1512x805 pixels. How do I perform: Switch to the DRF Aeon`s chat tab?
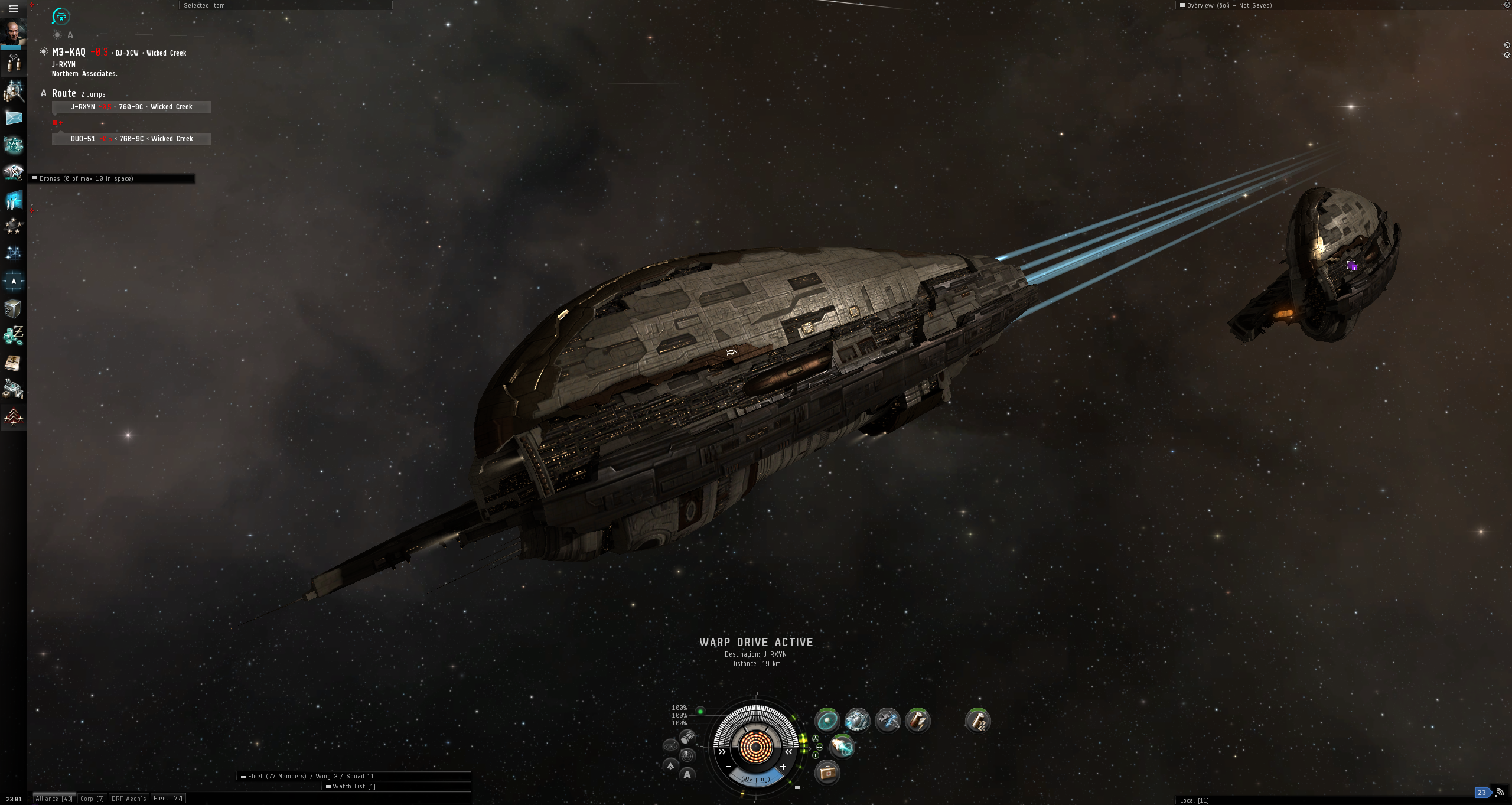129,799
